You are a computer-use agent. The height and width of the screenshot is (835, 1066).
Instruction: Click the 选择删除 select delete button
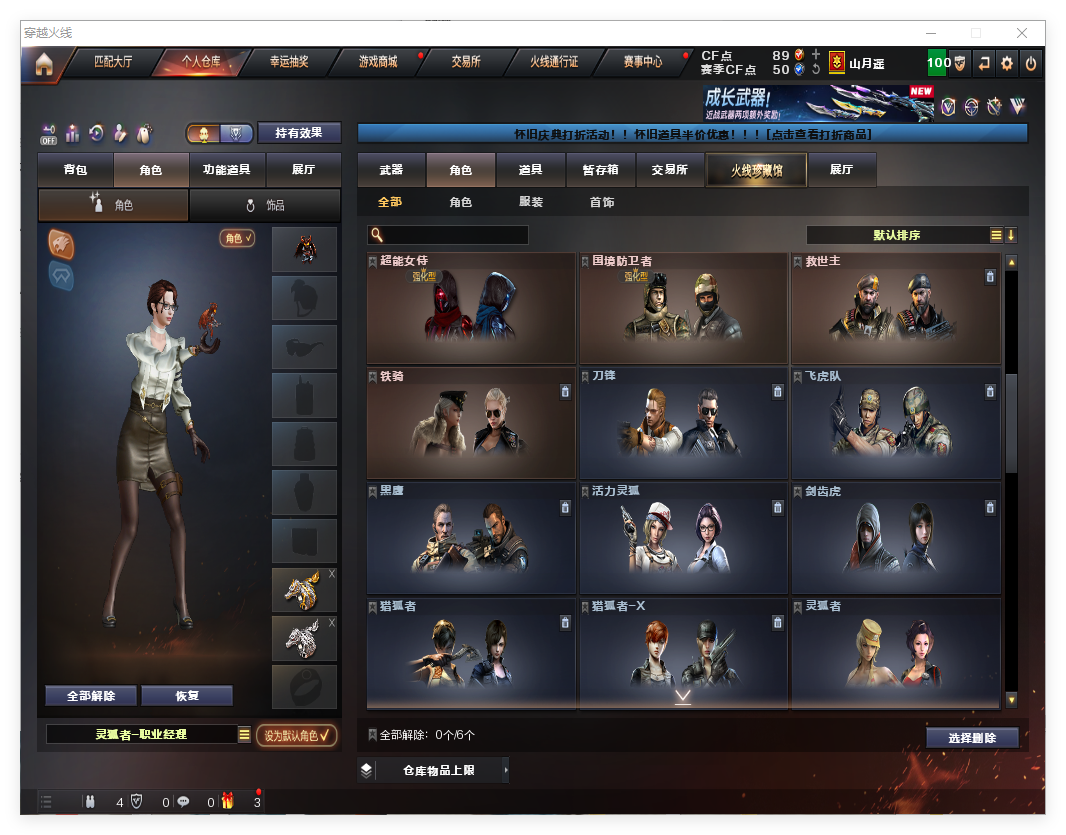point(972,738)
